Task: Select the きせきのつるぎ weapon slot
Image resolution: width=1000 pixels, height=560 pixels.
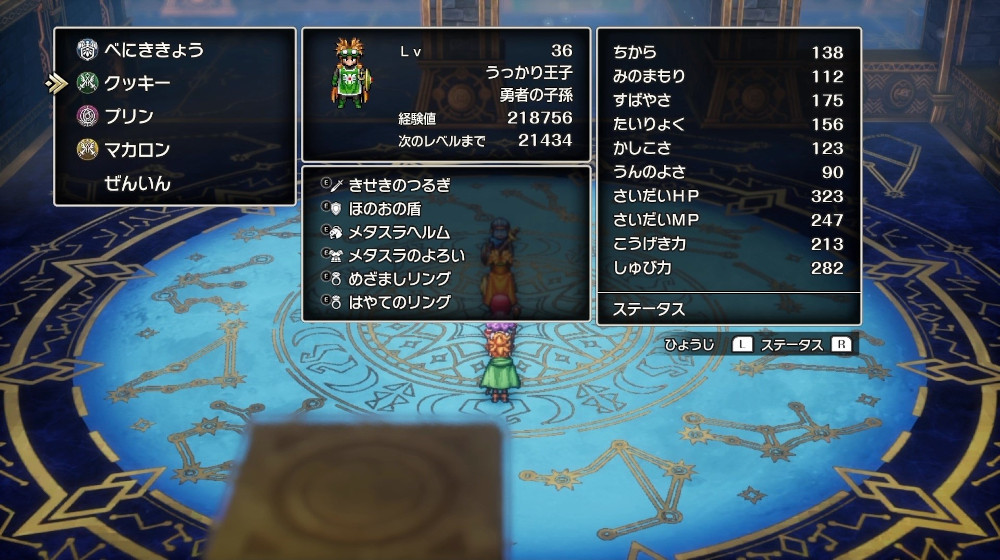Action: [x=399, y=185]
